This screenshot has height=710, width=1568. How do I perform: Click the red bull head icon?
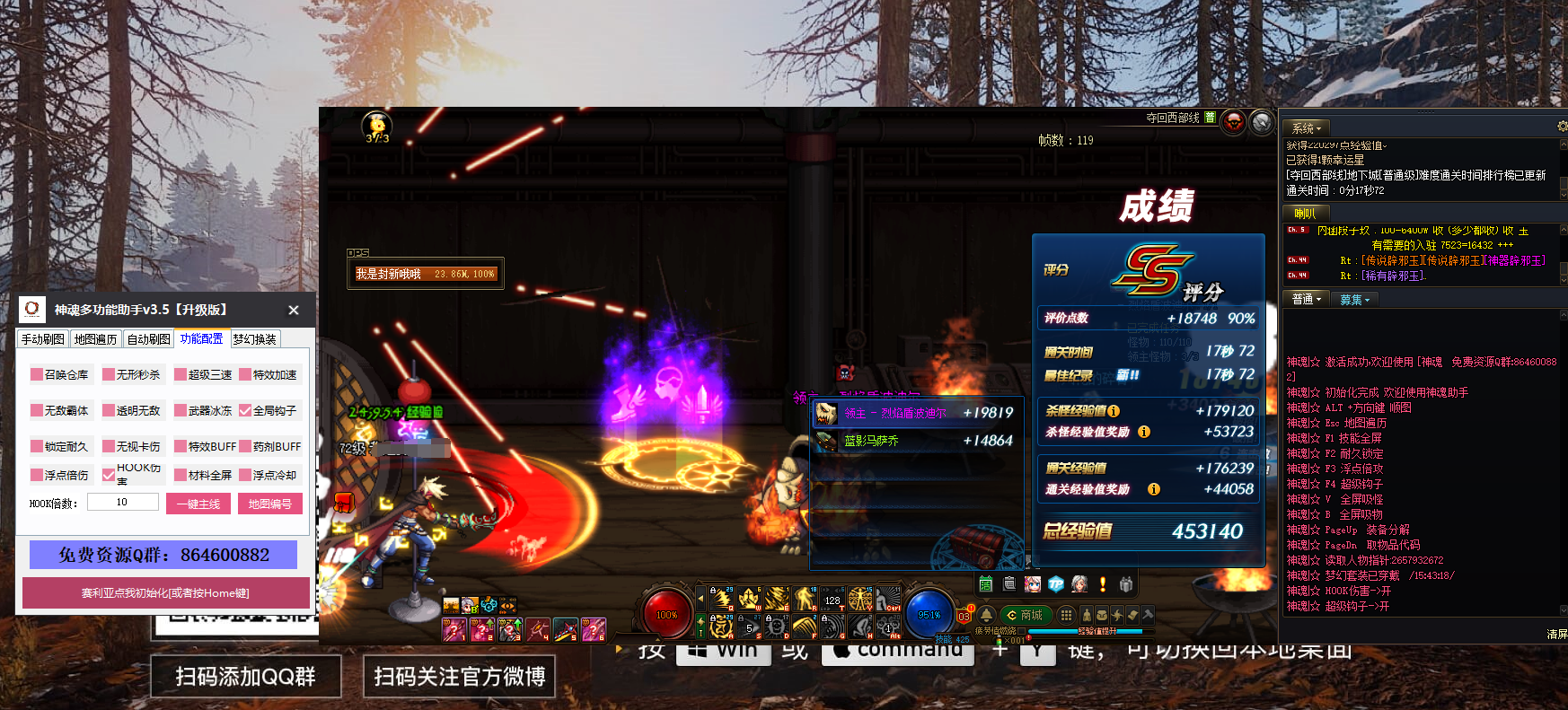(x=1234, y=120)
